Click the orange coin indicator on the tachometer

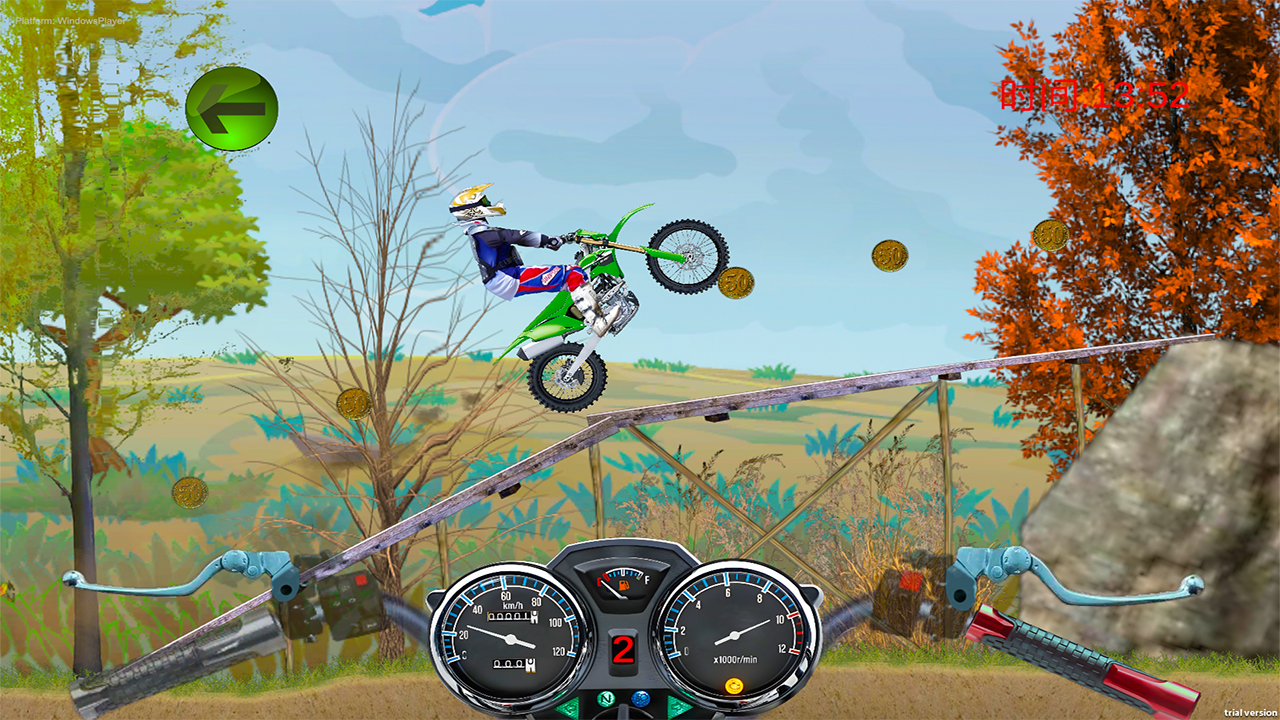735,684
